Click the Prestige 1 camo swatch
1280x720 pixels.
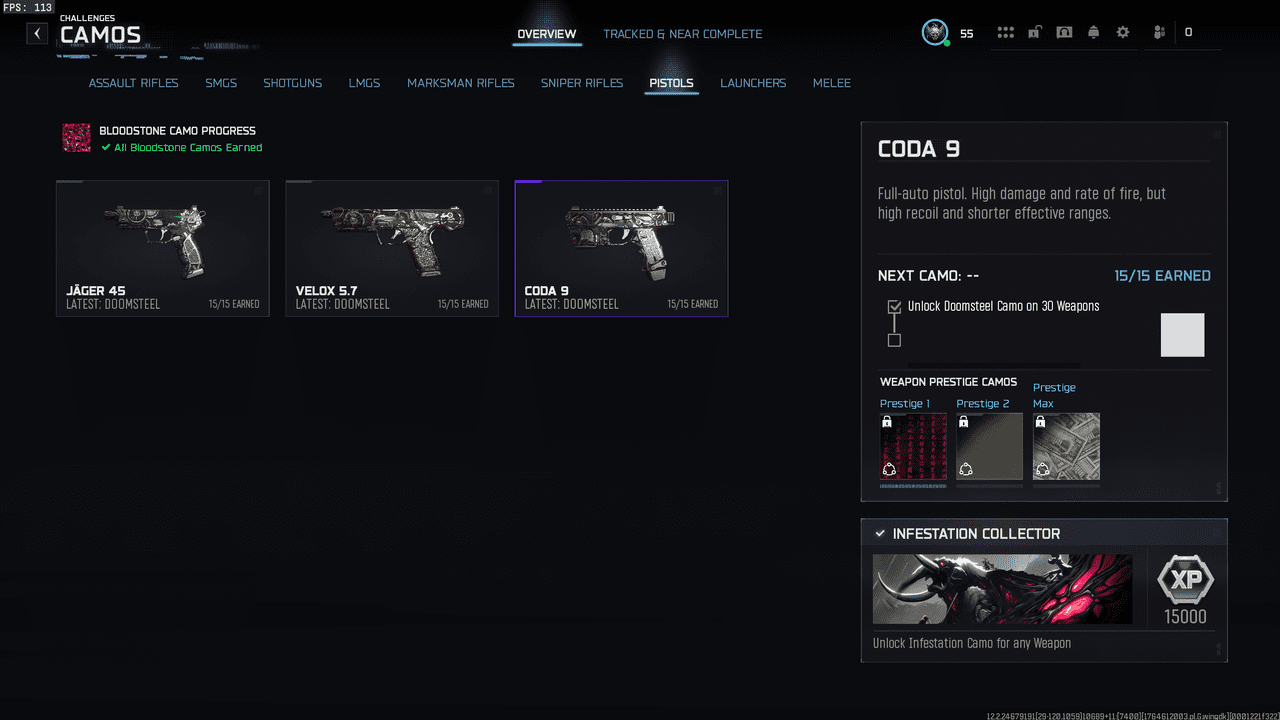click(x=913, y=446)
